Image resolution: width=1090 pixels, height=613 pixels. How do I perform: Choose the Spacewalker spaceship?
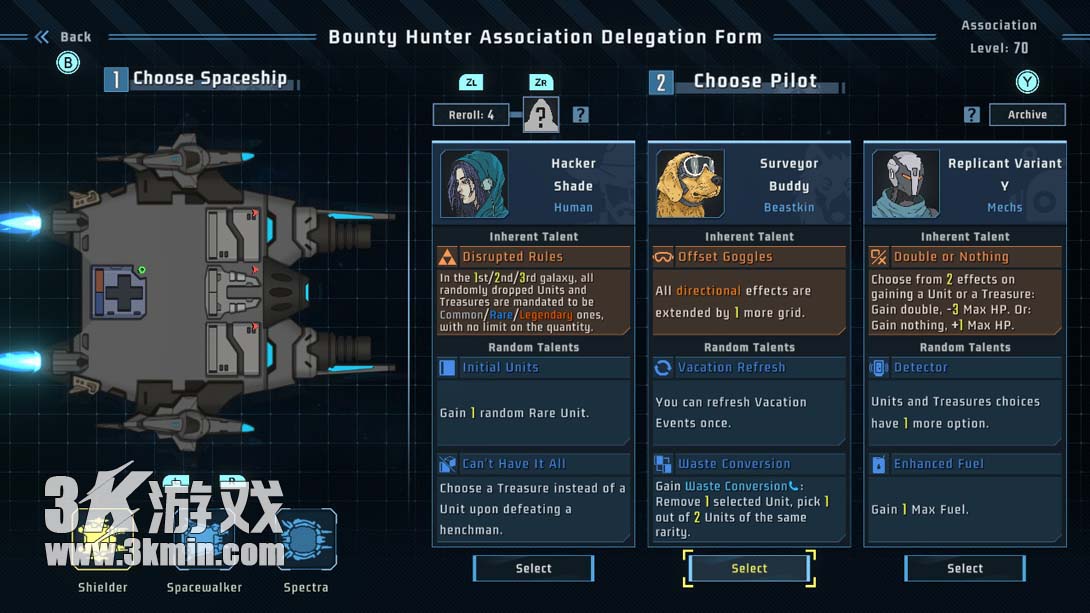tap(204, 540)
